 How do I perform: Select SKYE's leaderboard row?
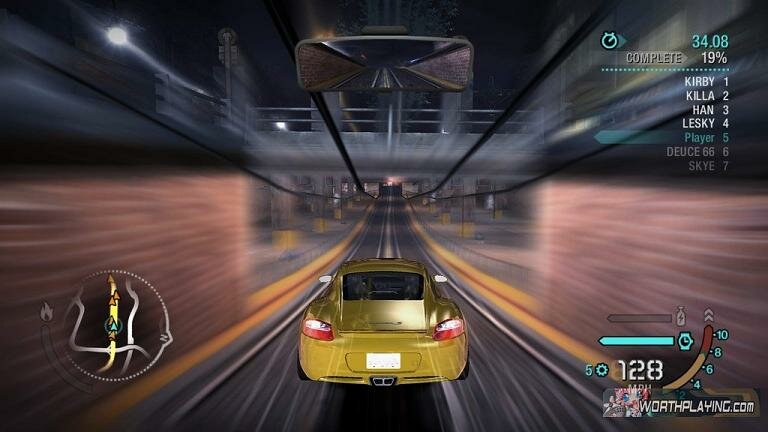point(707,165)
